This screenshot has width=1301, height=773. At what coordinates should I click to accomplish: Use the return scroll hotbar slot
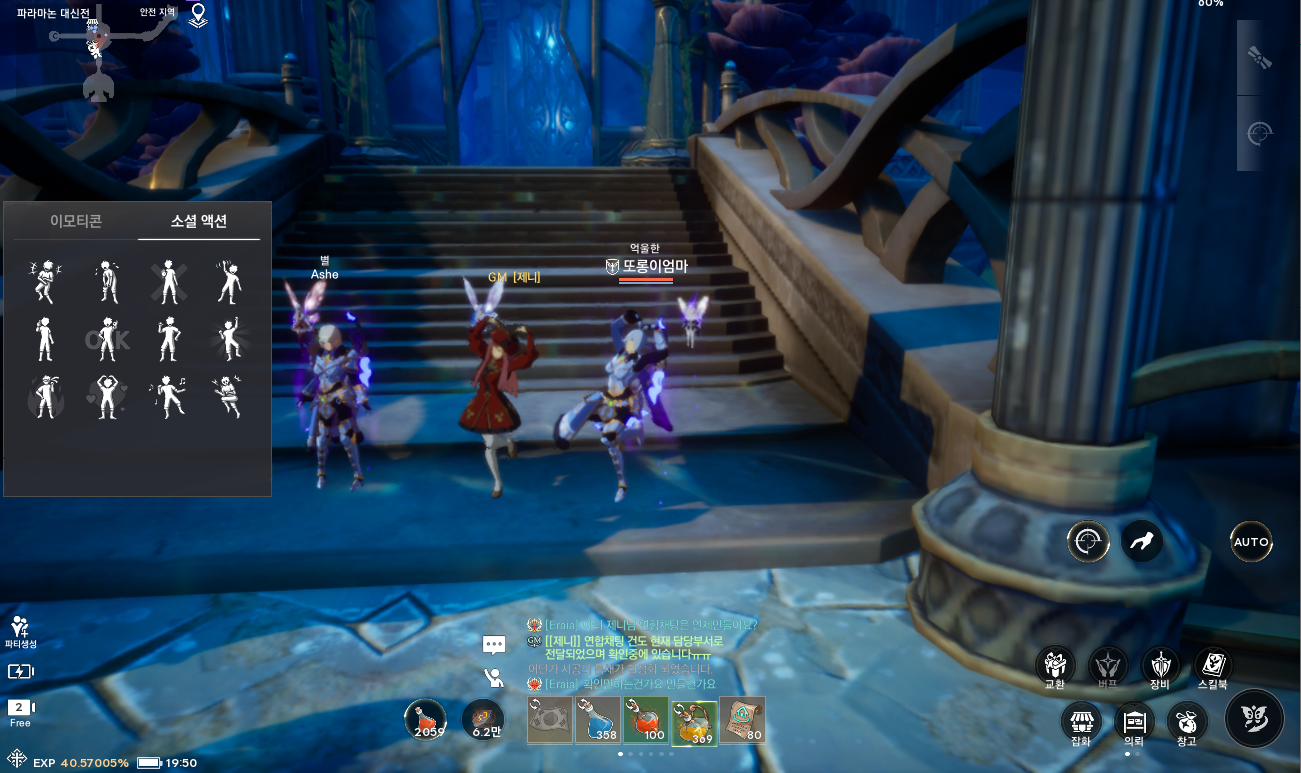click(742, 720)
